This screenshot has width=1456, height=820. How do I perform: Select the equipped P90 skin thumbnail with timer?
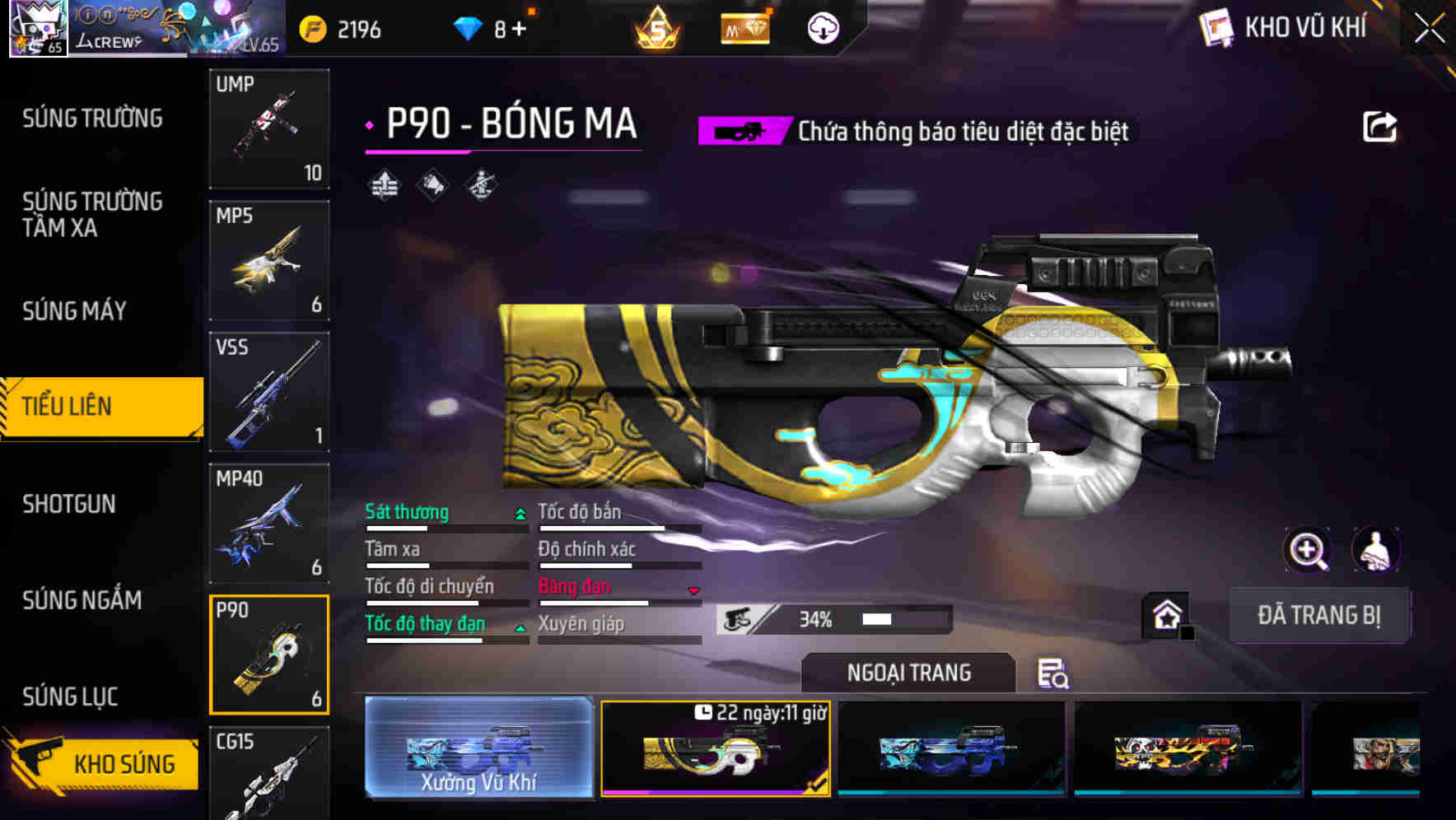tap(716, 749)
